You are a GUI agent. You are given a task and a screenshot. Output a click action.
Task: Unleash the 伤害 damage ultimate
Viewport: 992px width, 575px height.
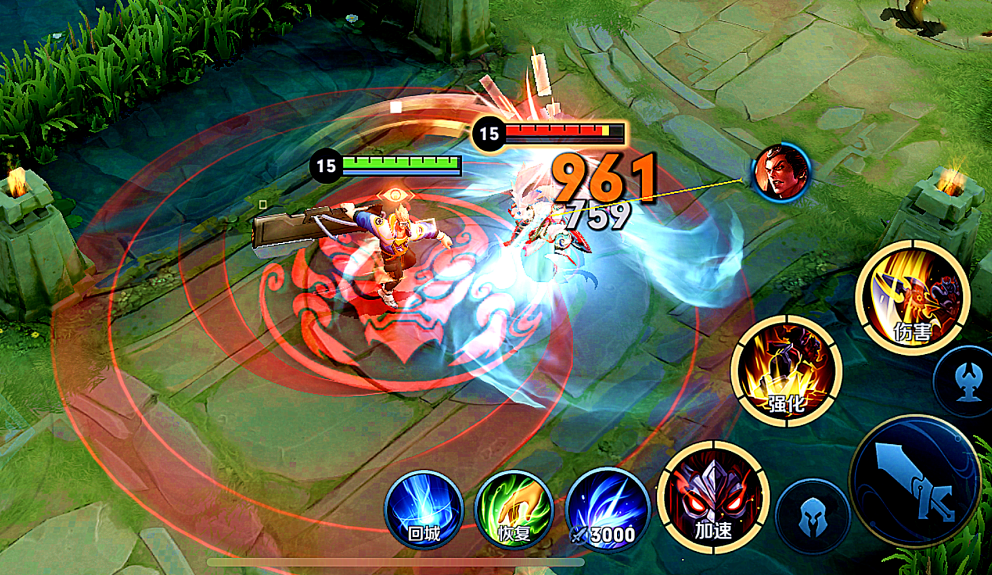912,297
